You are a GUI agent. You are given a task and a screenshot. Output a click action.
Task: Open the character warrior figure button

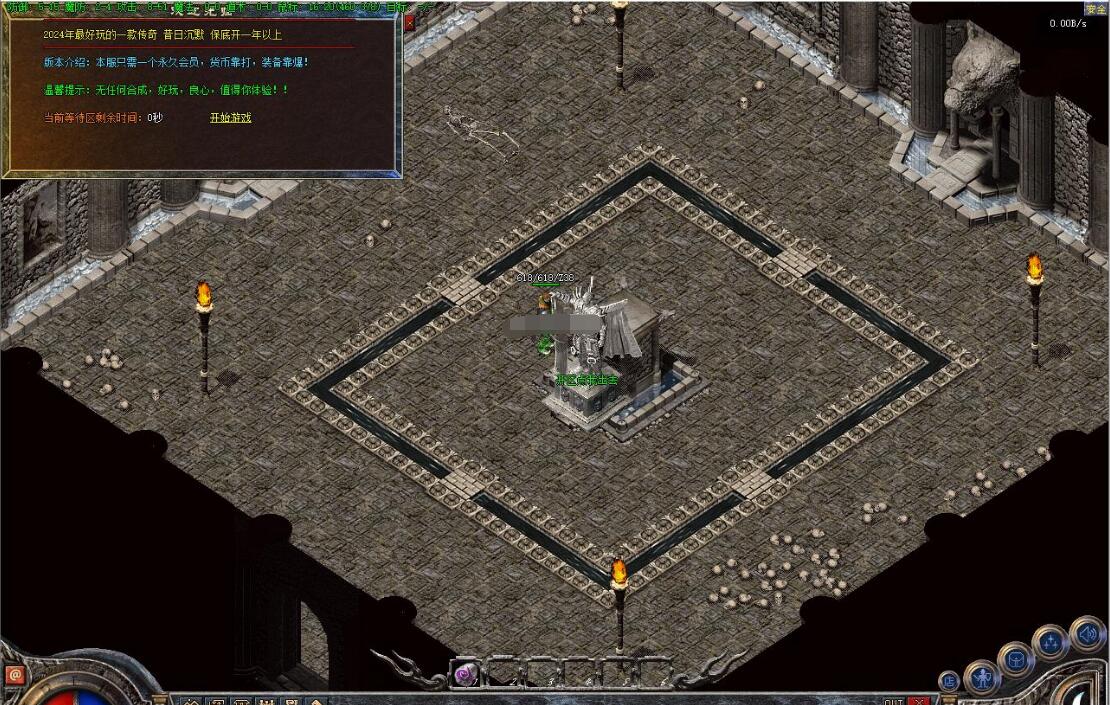981,678
